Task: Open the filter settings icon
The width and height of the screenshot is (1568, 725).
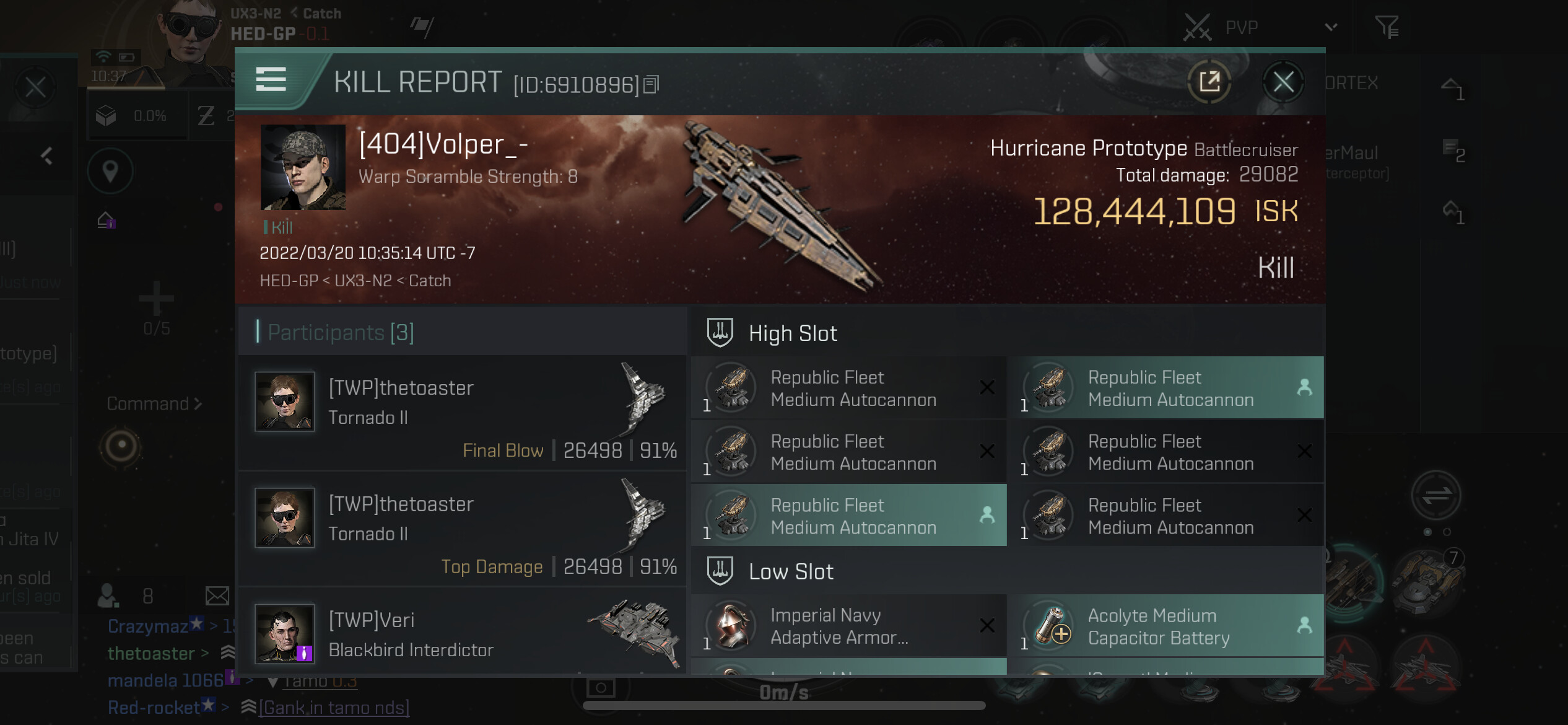Action: point(1387,27)
